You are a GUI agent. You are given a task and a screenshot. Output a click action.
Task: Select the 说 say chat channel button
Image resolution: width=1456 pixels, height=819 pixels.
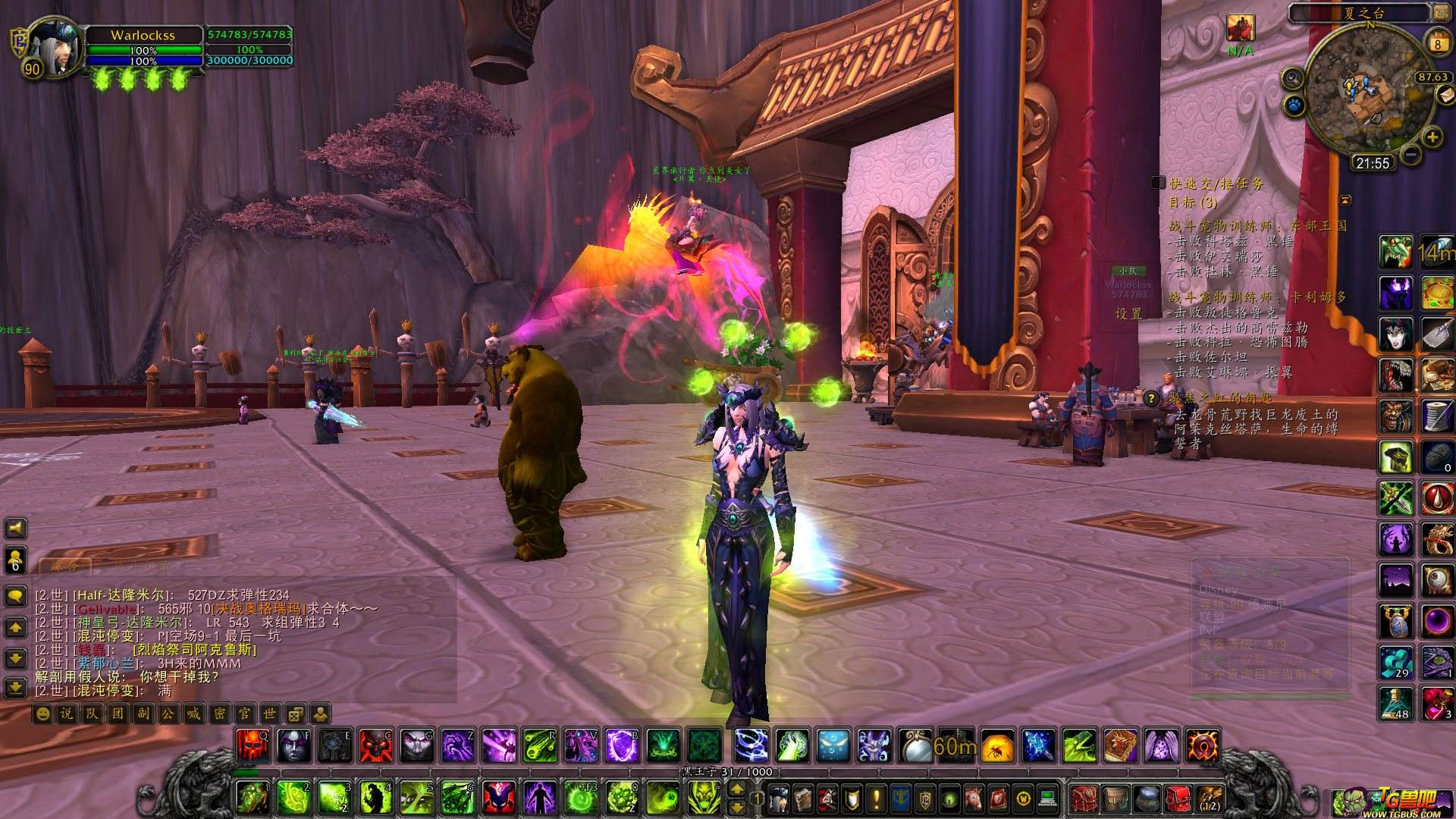point(66,714)
